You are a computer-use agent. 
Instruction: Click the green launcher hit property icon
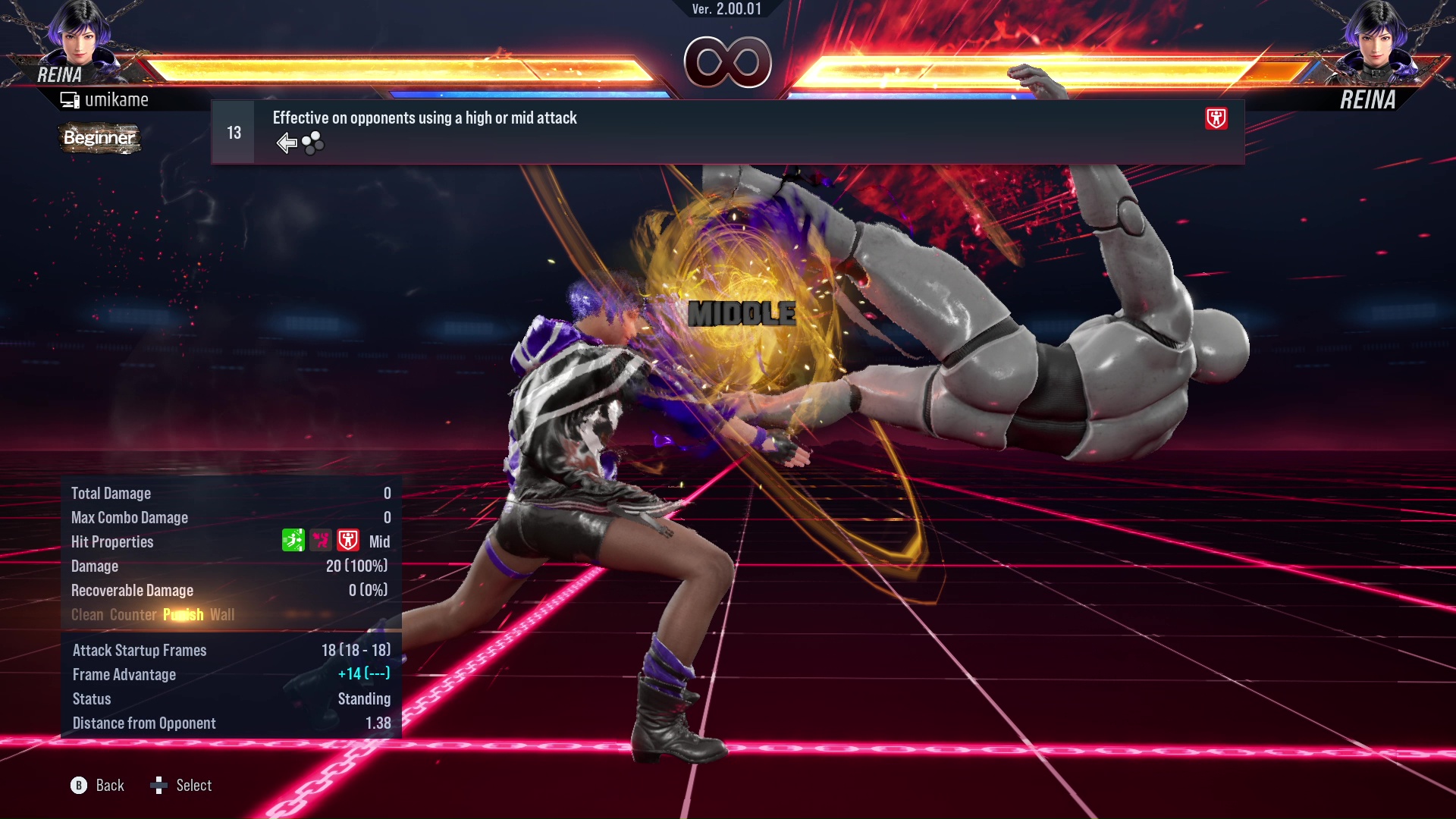pos(293,541)
